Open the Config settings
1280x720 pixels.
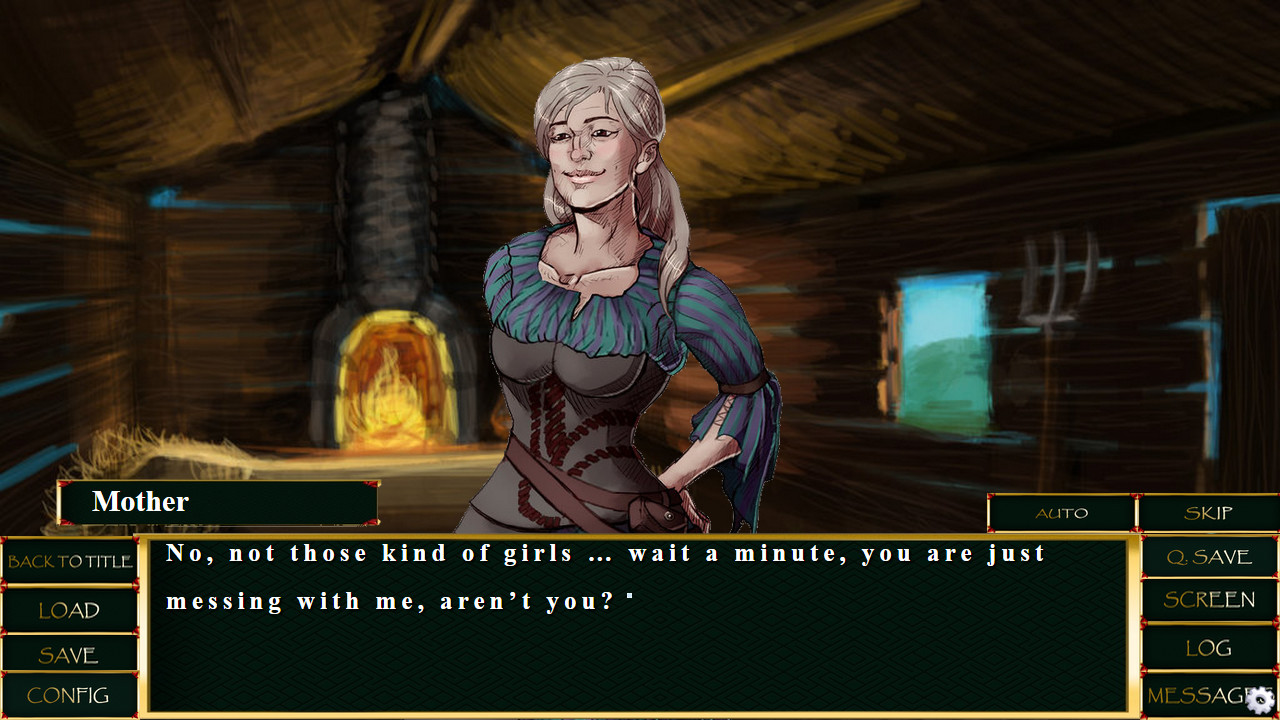tap(69, 696)
